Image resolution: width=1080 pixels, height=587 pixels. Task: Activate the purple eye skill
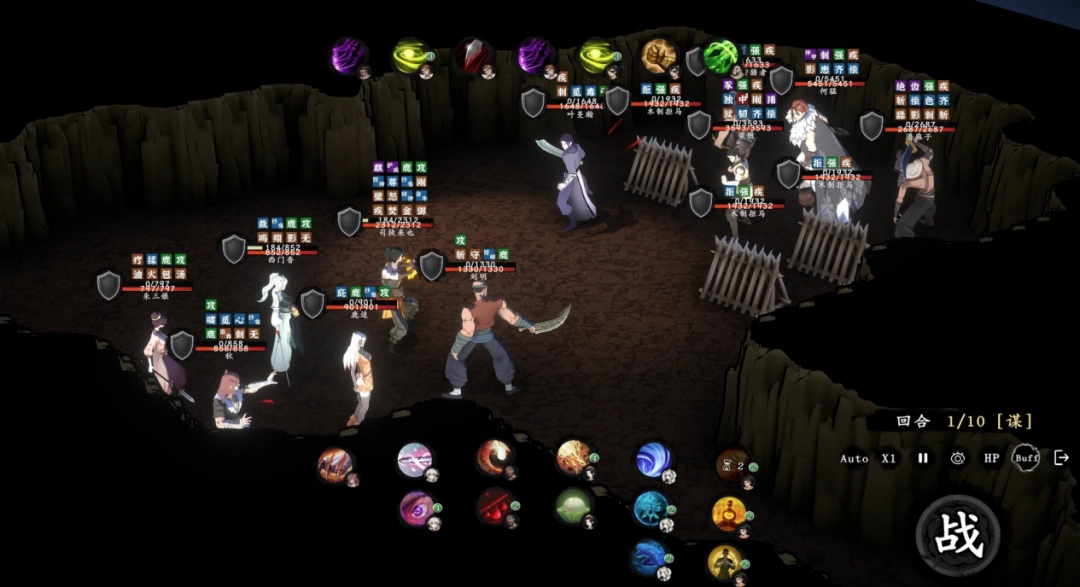pos(416,506)
